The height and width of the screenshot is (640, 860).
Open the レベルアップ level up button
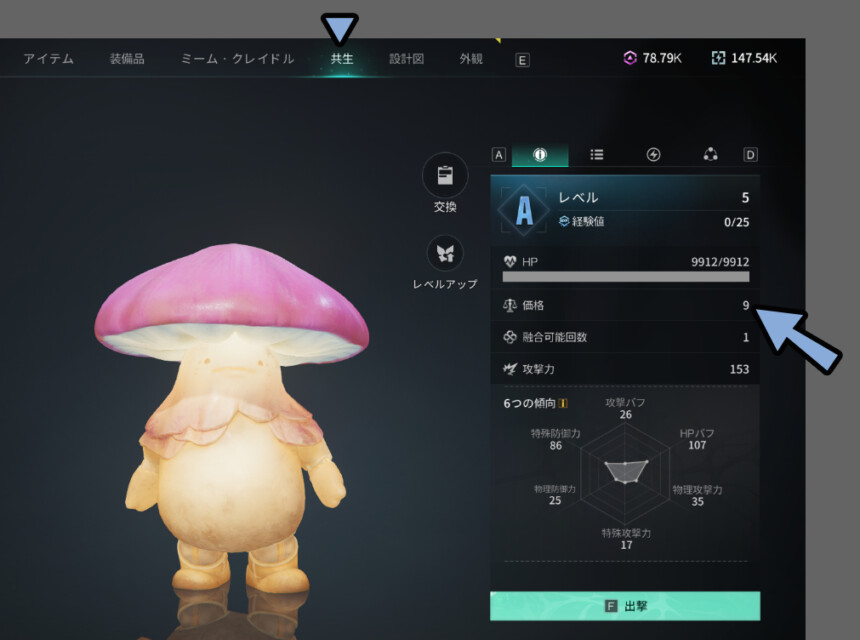(x=445, y=254)
